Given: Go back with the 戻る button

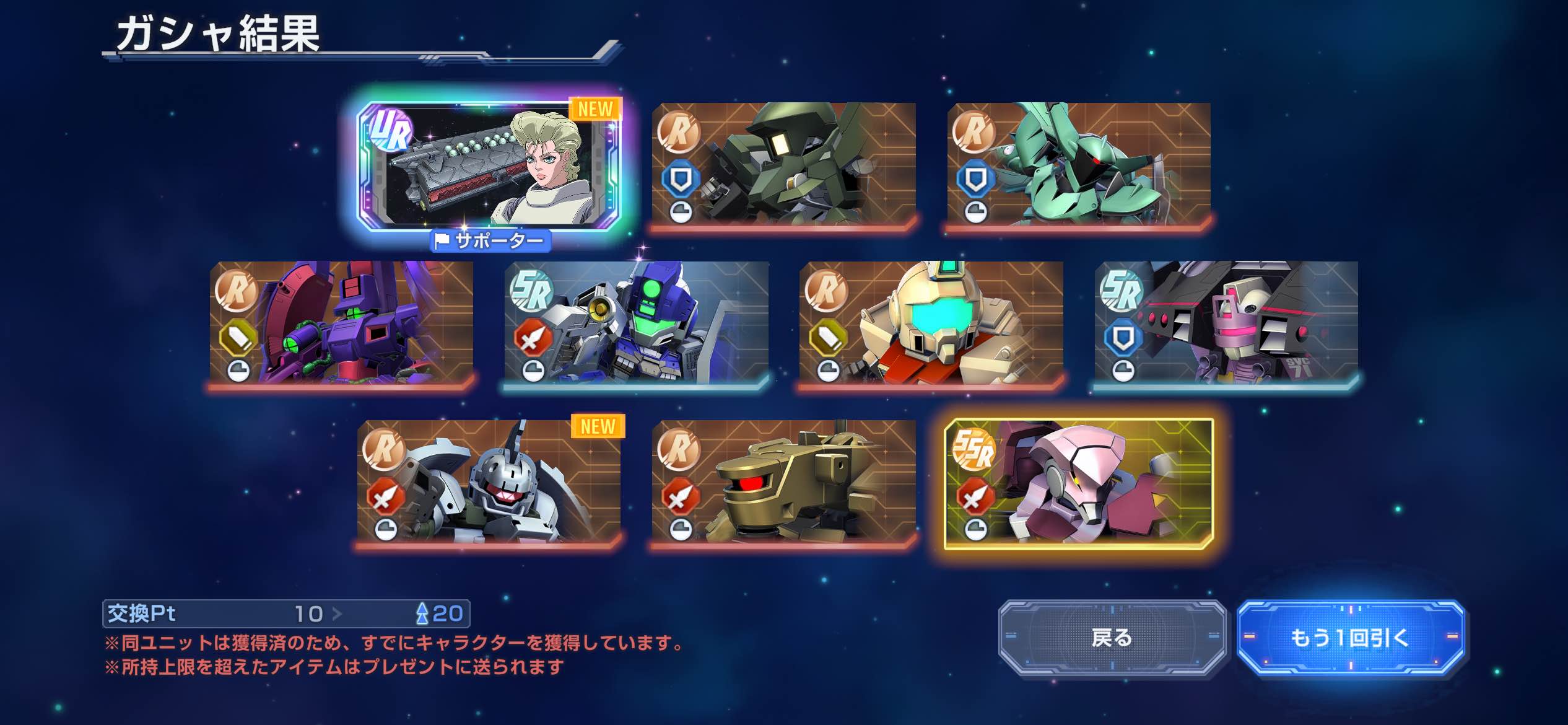Looking at the screenshot, I should [x=1112, y=637].
